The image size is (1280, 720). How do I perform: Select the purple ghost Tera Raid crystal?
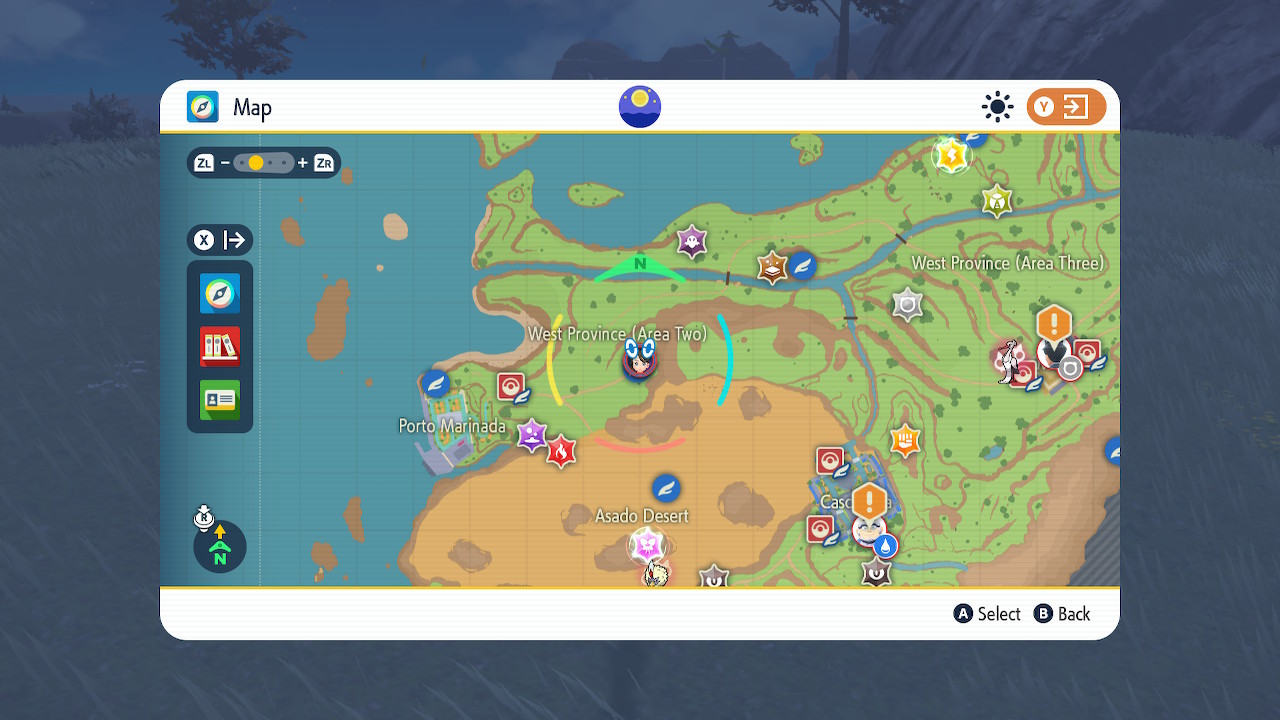pyautogui.click(x=691, y=241)
